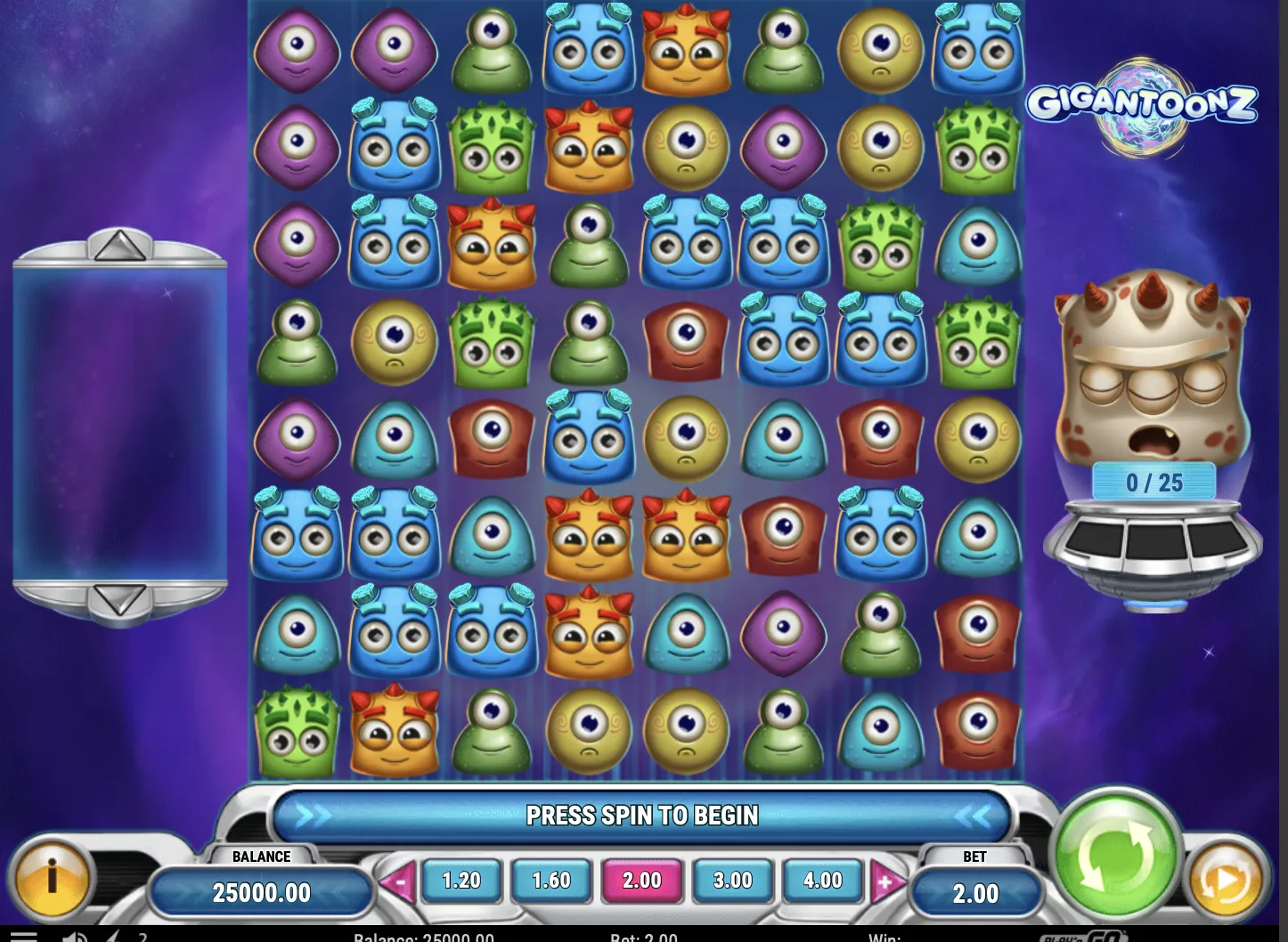Choose the 1.60 bet amount
The image size is (1288, 942).
(551, 881)
